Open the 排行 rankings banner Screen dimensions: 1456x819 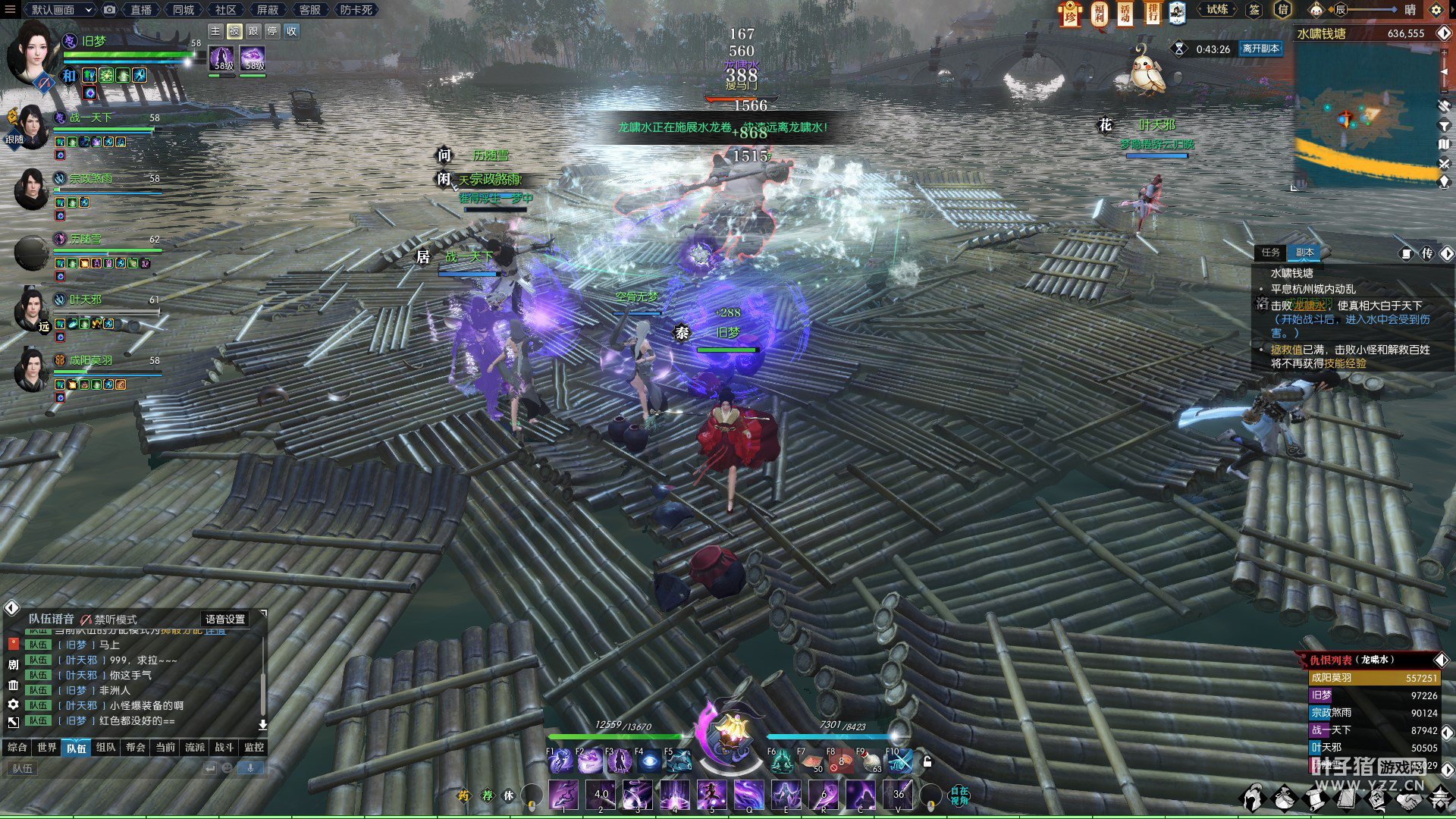pos(1152,13)
